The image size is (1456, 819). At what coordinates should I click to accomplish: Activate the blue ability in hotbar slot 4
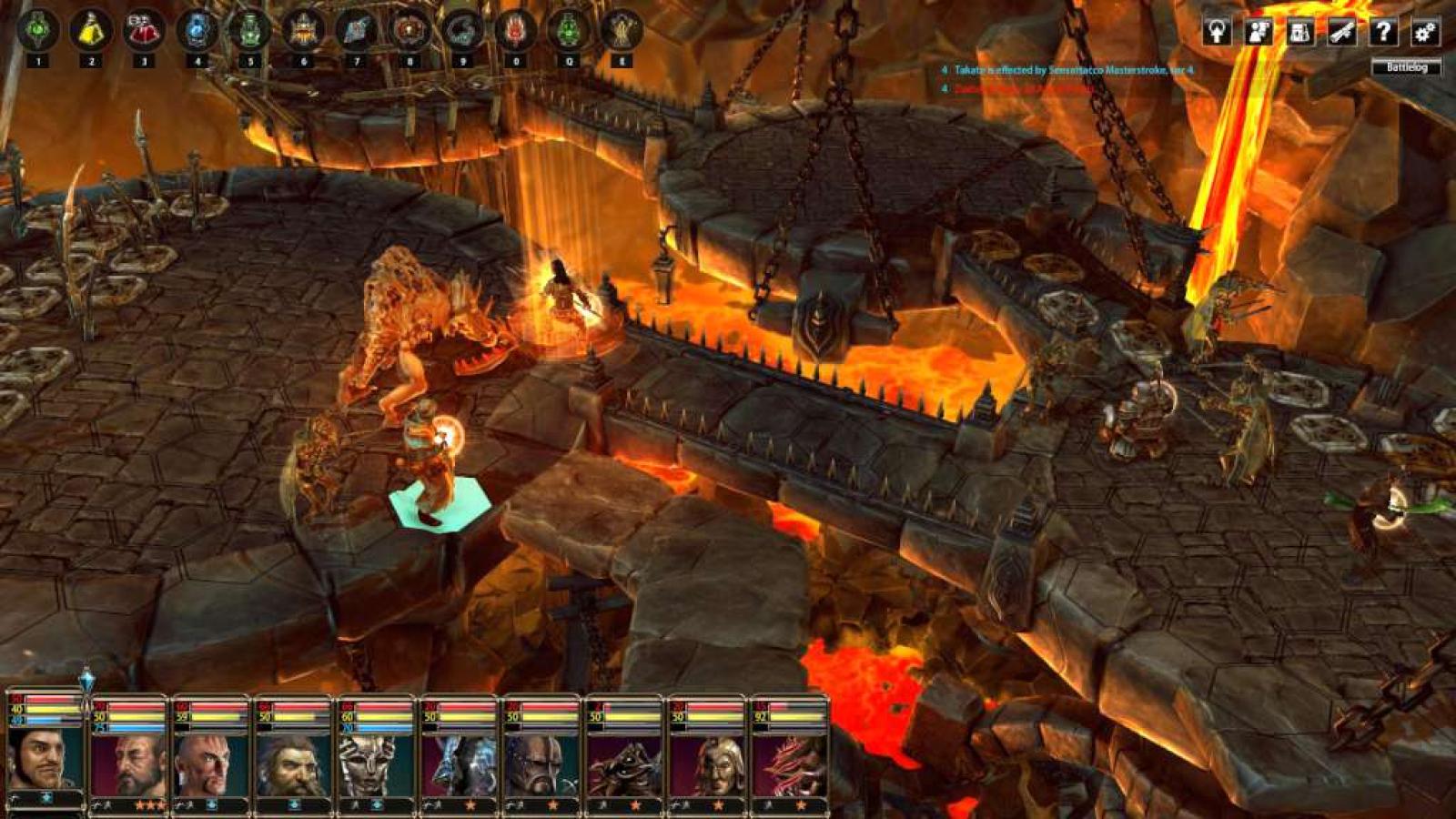tap(197, 30)
